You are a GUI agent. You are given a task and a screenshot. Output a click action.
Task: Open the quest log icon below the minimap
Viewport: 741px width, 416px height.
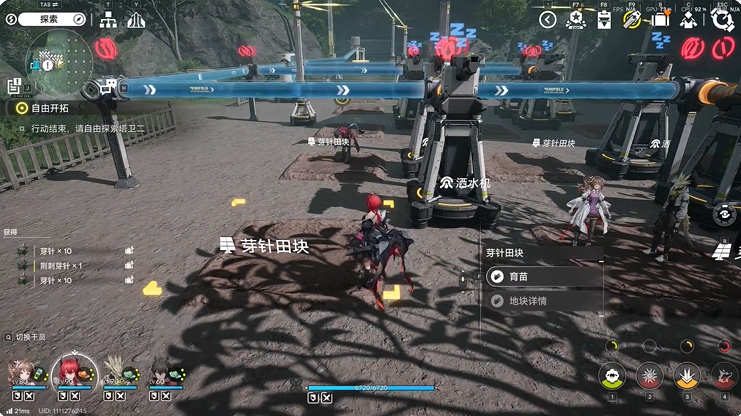pos(13,87)
